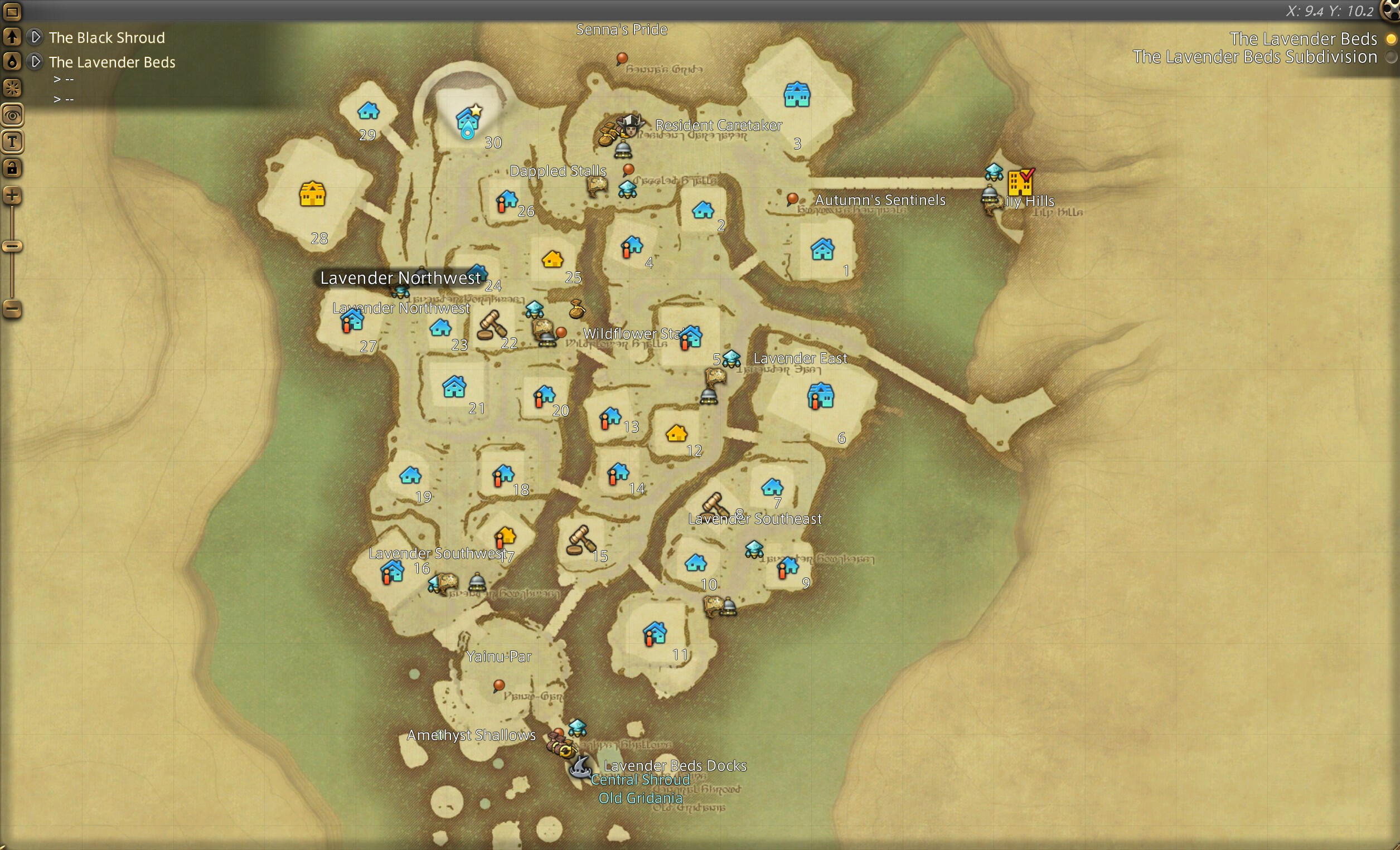The width and height of the screenshot is (1400, 850).
Task: Select The Lavender Beds Subdivision map
Action: click(x=1391, y=57)
